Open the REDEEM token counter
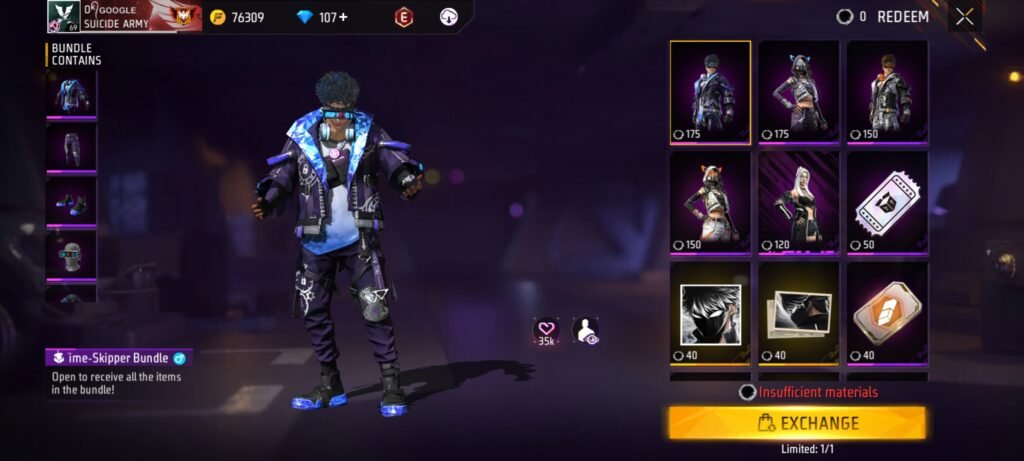The width and height of the screenshot is (1024, 461). pyautogui.click(x=882, y=17)
